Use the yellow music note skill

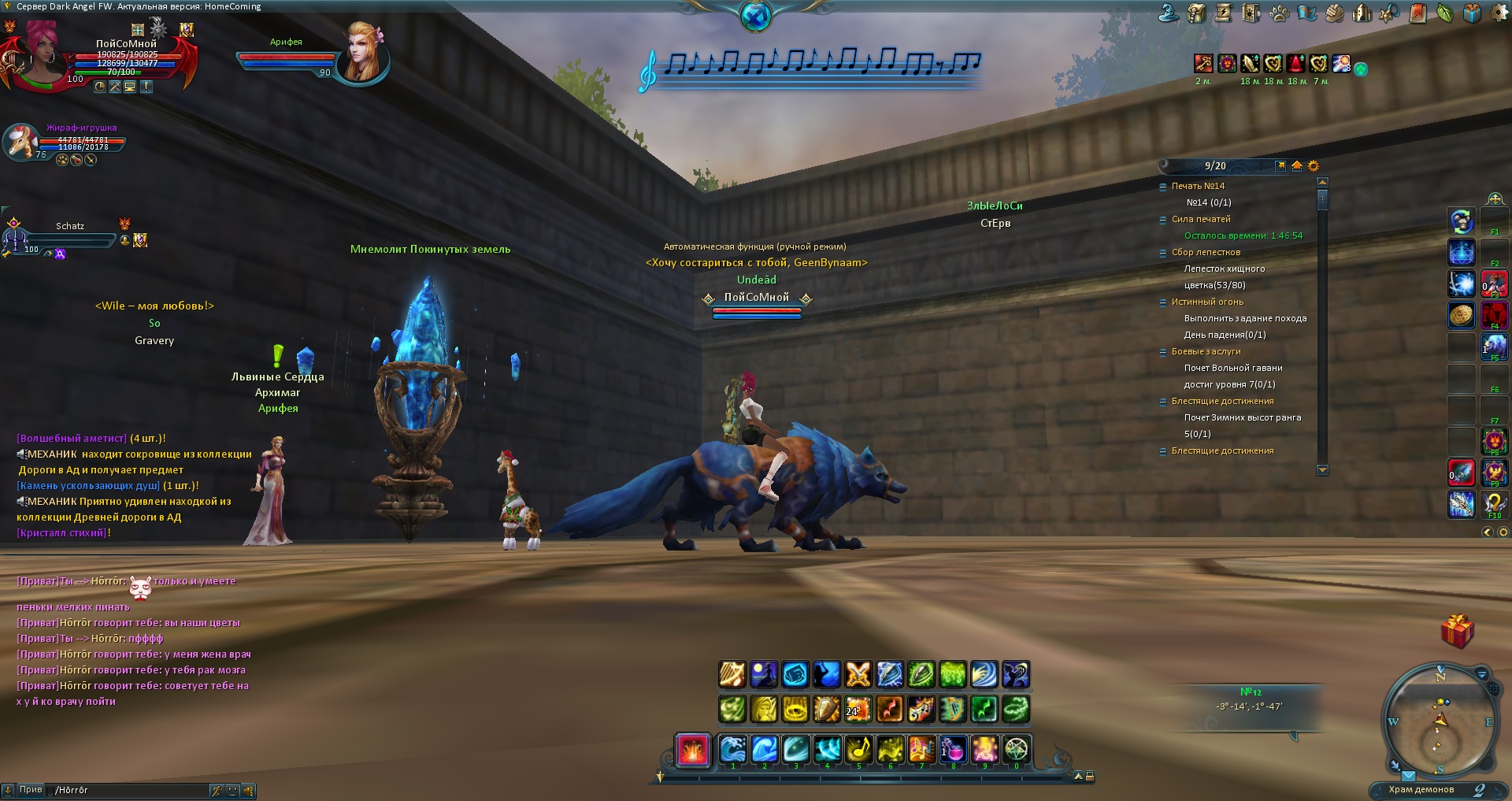pos(858,748)
